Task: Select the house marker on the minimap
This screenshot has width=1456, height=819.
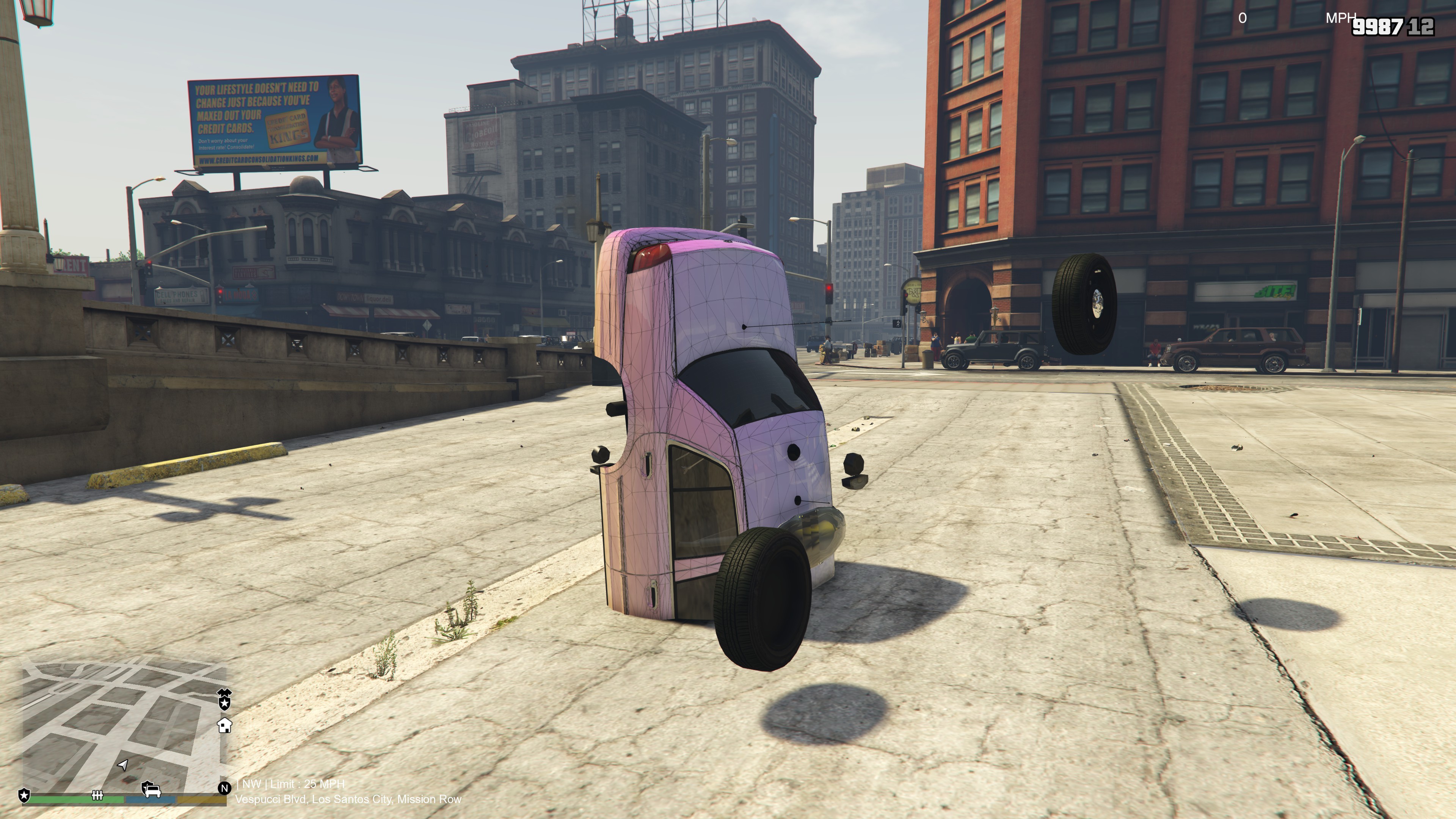Action: click(x=225, y=725)
